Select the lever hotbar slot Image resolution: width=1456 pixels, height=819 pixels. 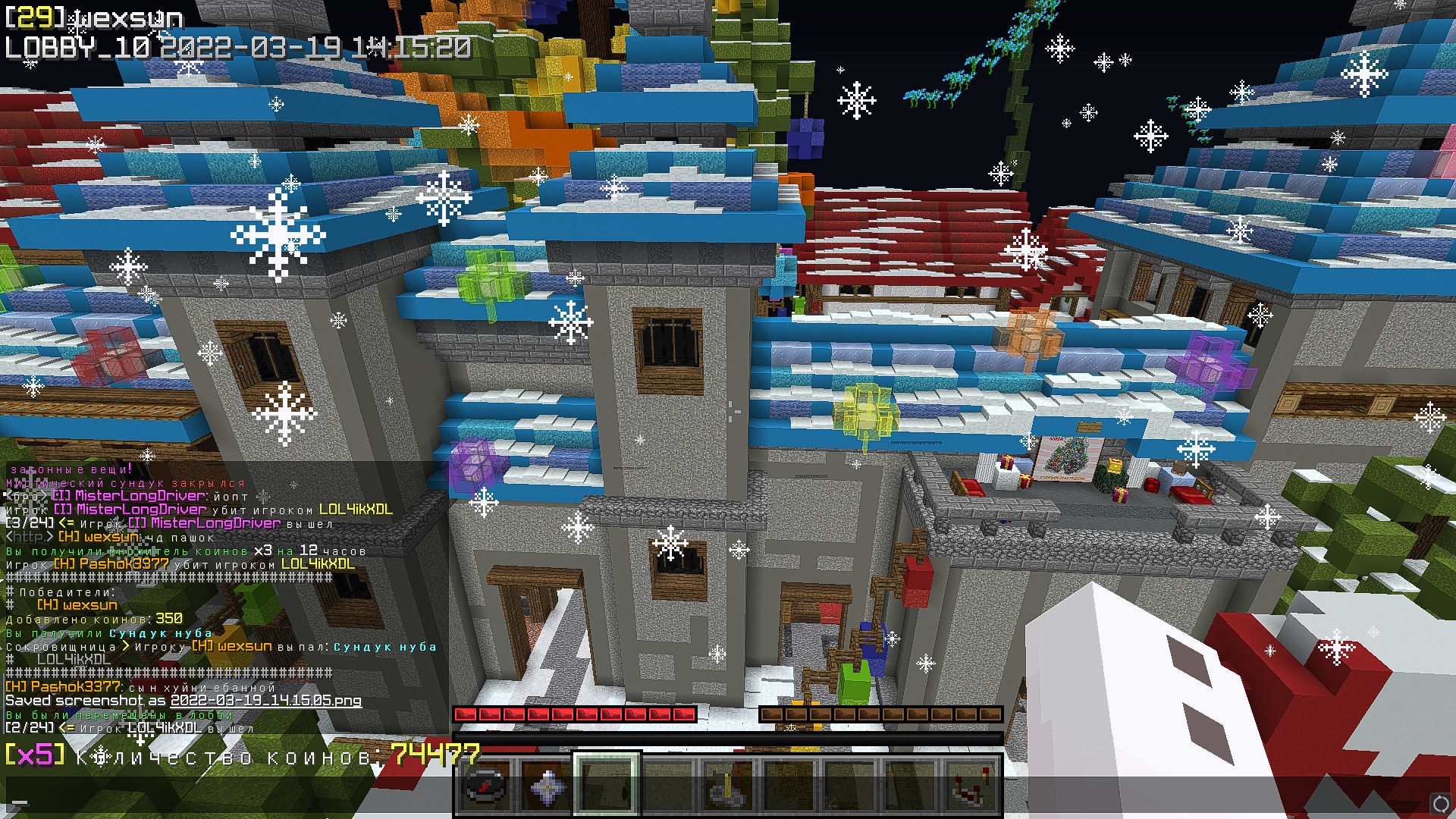pos(728,785)
